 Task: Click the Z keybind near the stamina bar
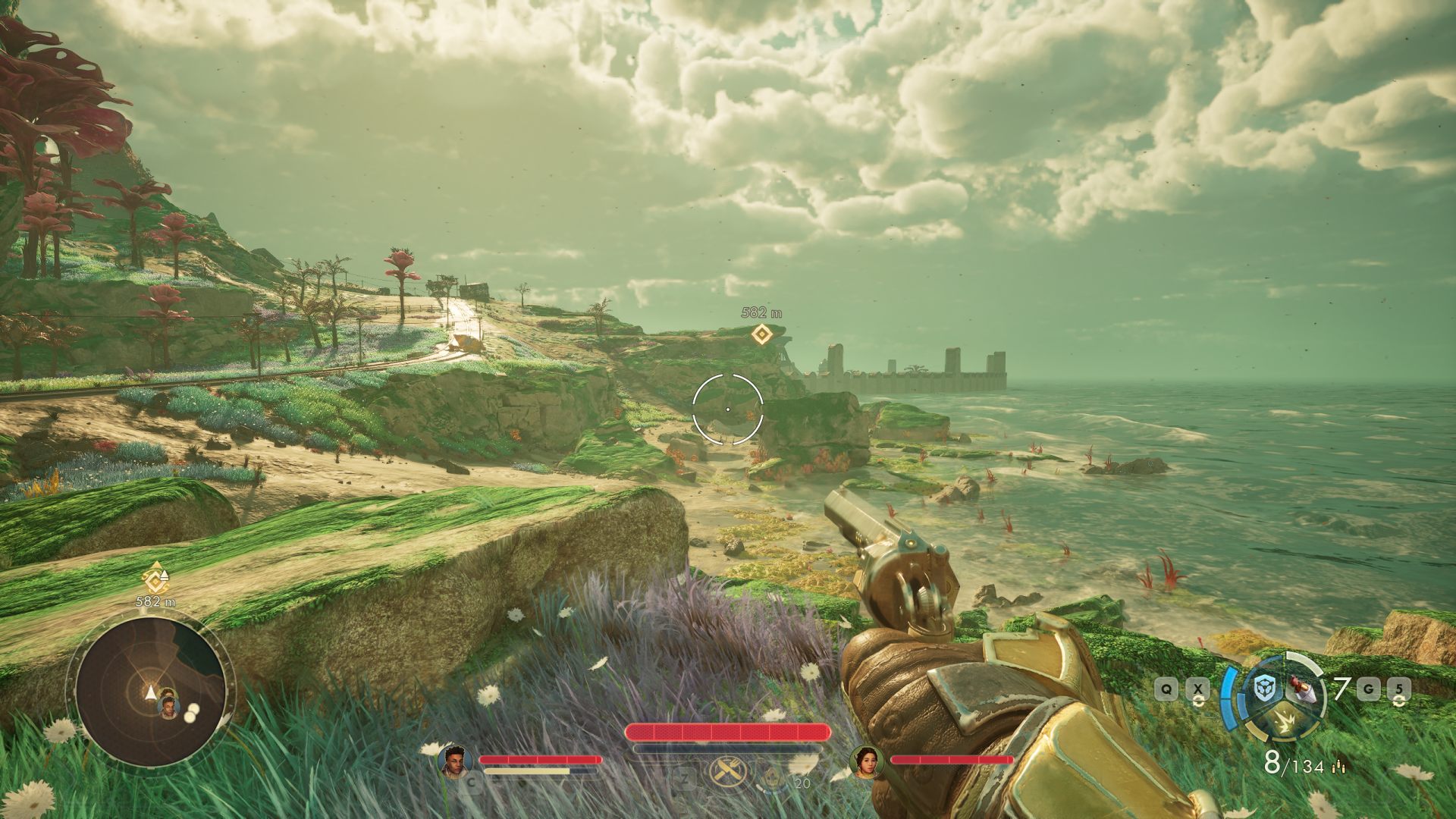pyautogui.click(x=686, y=780)
